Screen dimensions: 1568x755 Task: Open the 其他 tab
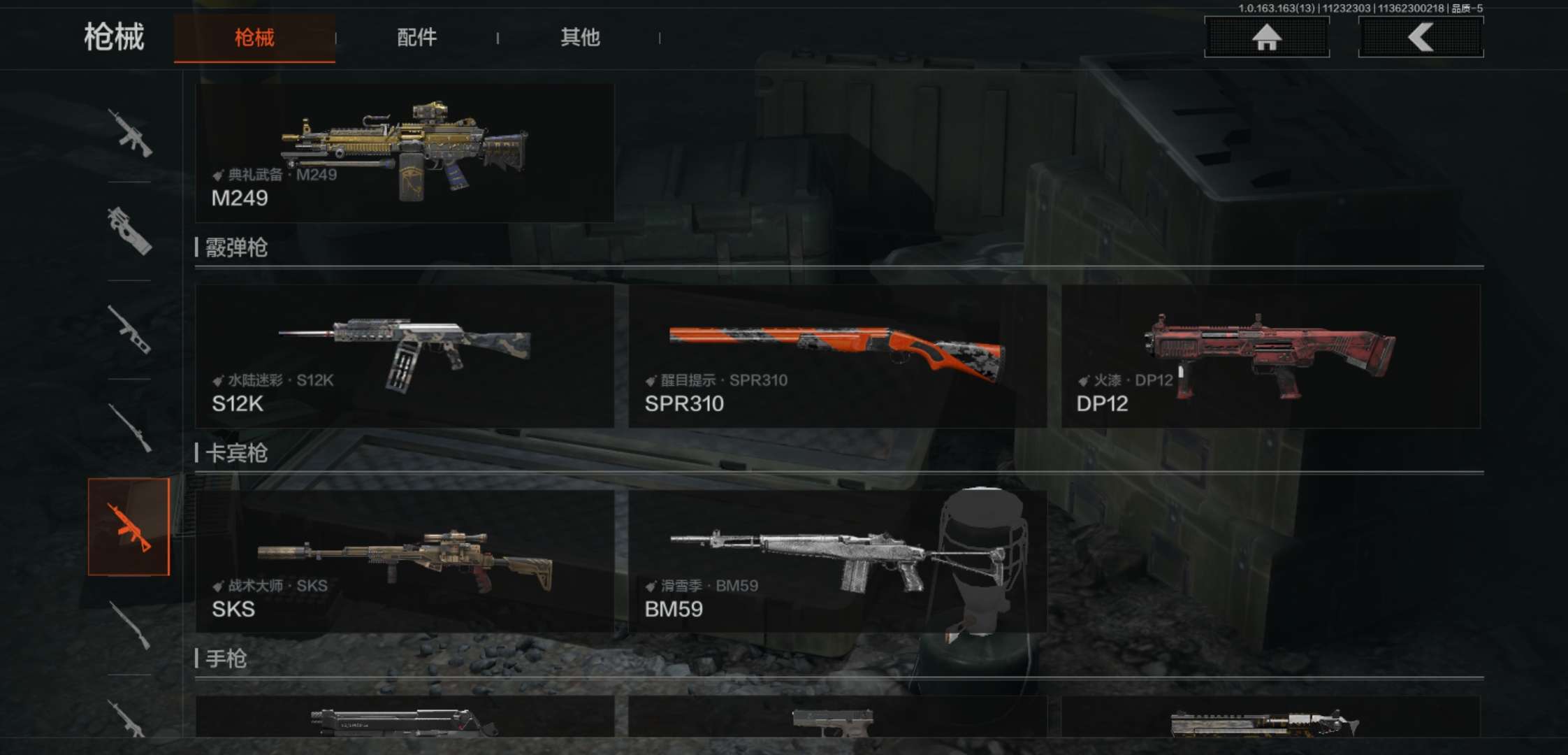[x=580, y=38]
